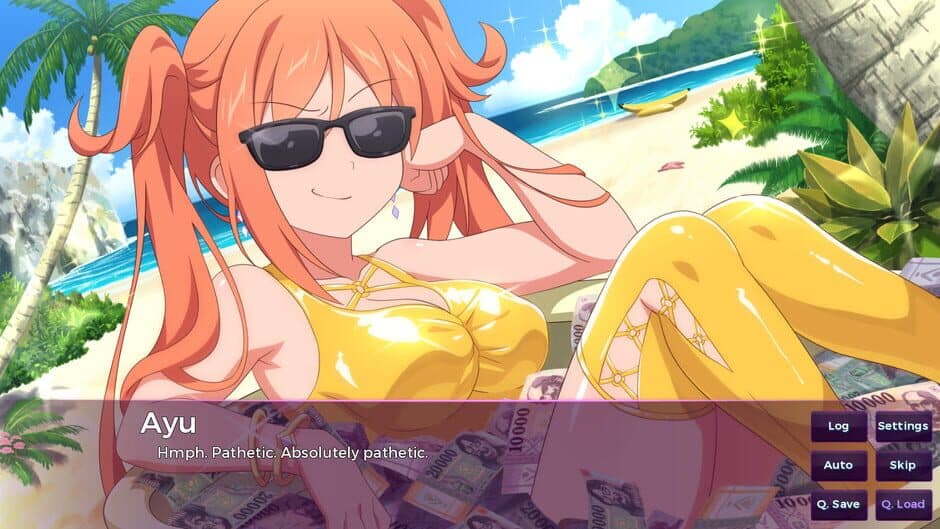Image resolution: width=940 pixels, height=529 pixels.
Task: Click the Q. Save button
Action: click(838, 504)
